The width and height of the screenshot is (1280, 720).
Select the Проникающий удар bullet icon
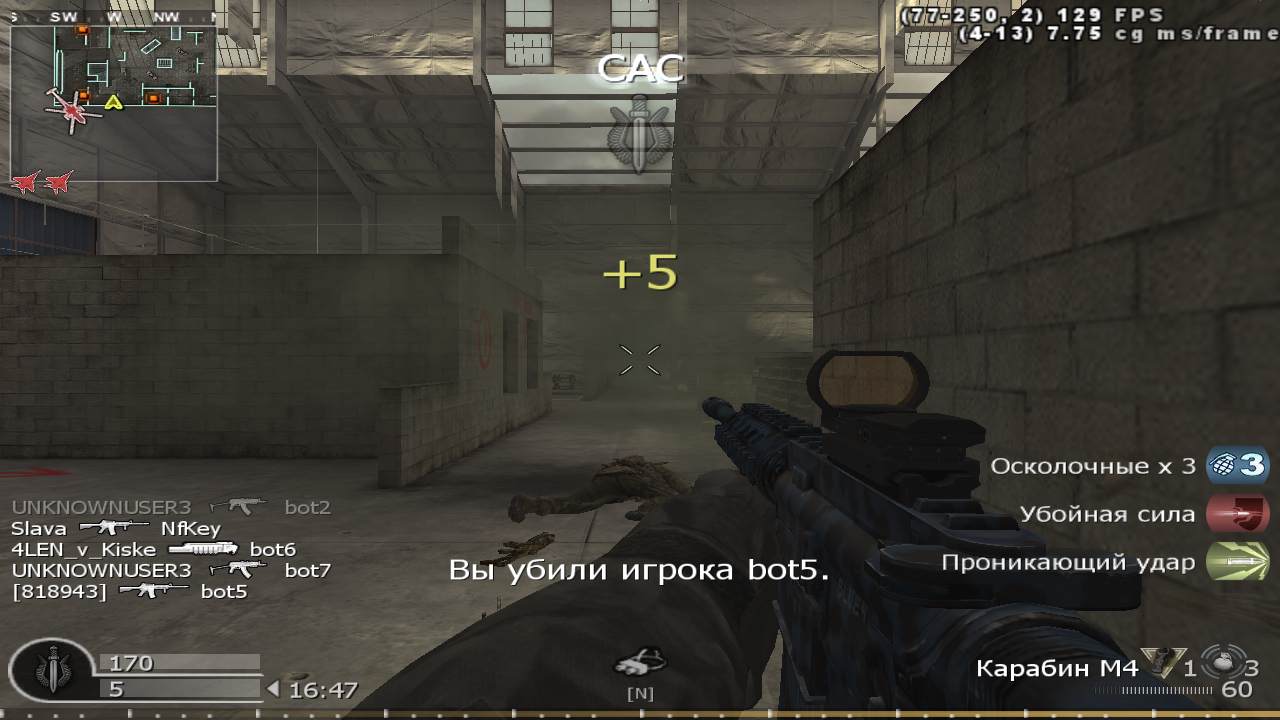(x=1237, y=562)
